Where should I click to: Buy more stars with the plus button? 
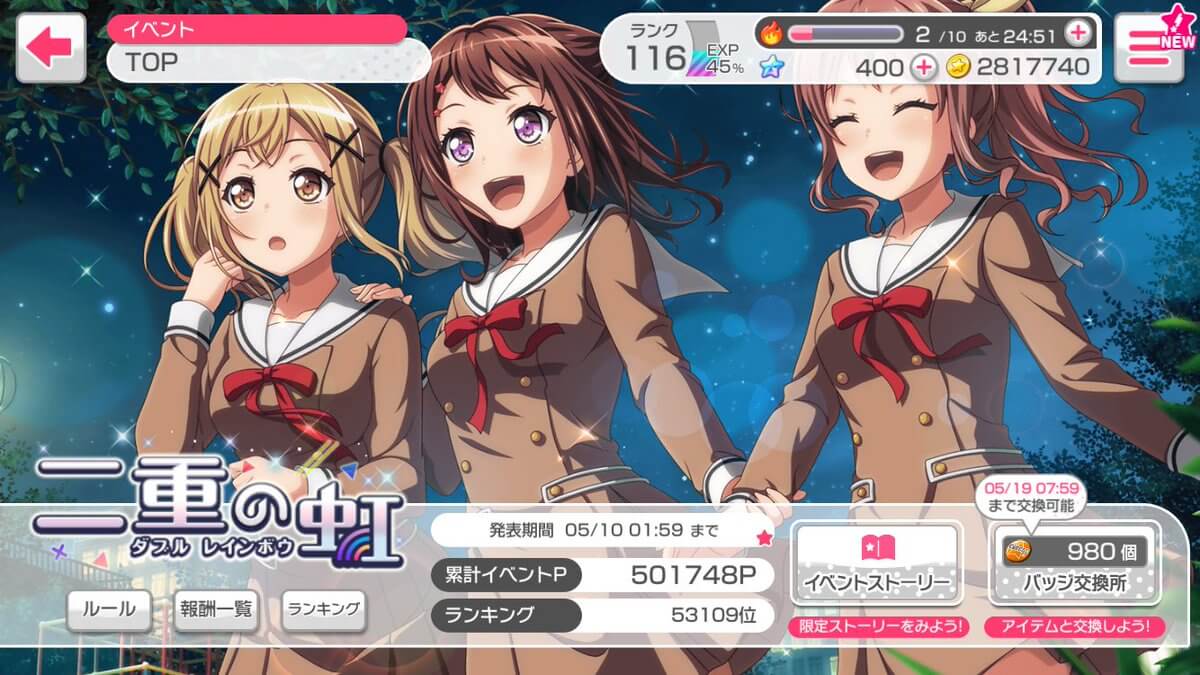(924, 68)
